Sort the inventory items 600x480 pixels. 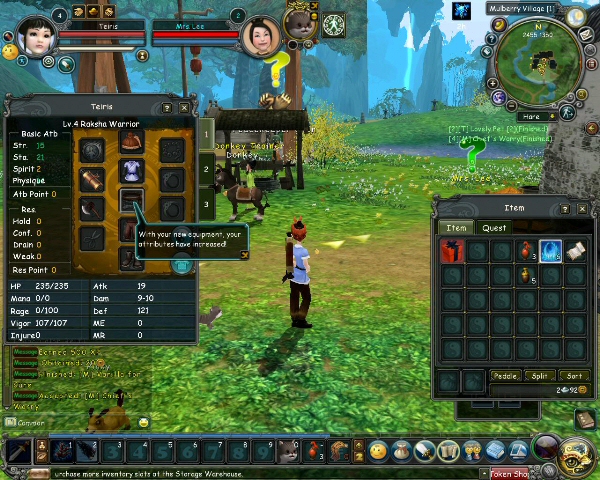coord(574,376)
